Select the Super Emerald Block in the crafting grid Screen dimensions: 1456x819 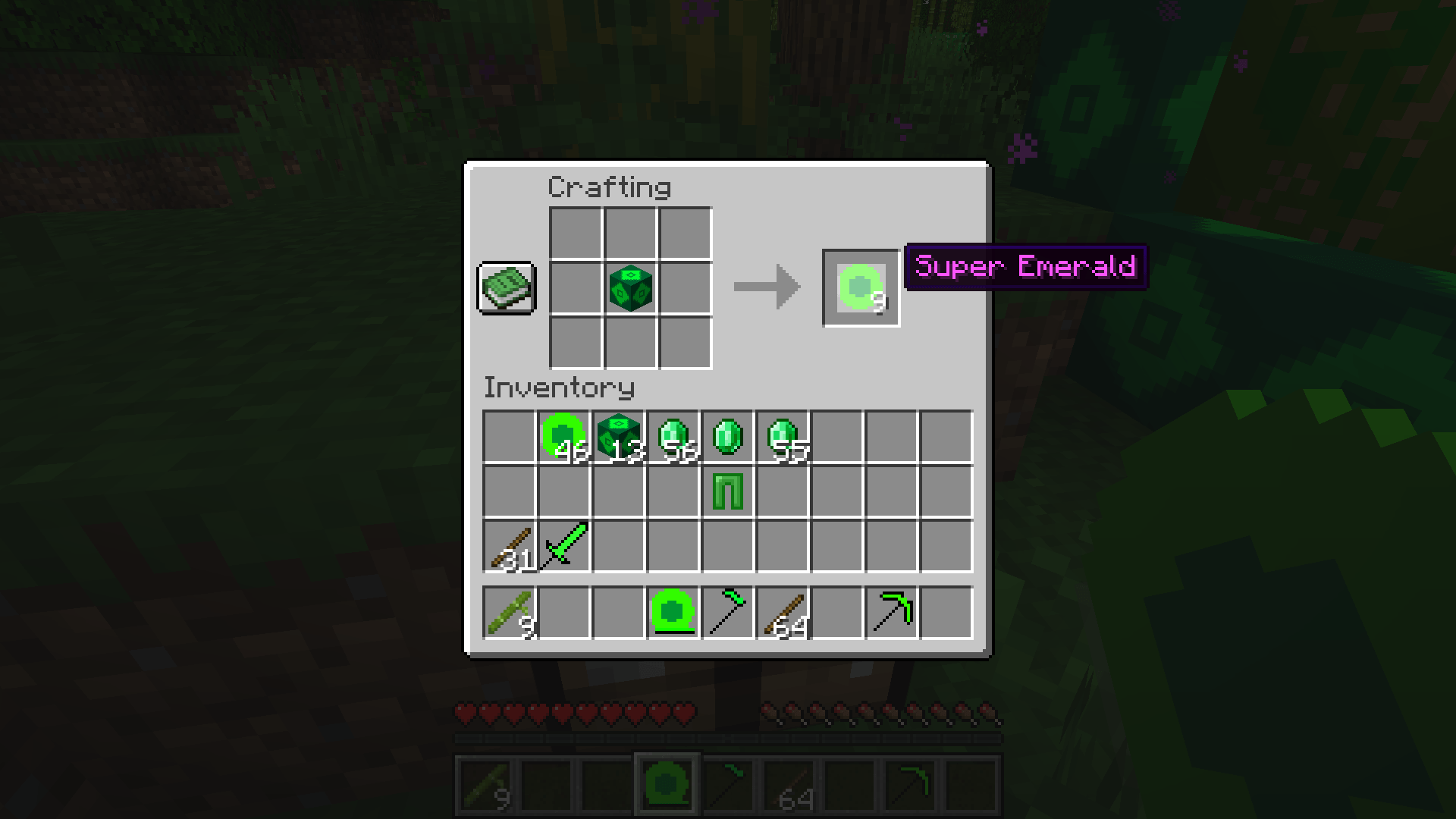point(629,288)
